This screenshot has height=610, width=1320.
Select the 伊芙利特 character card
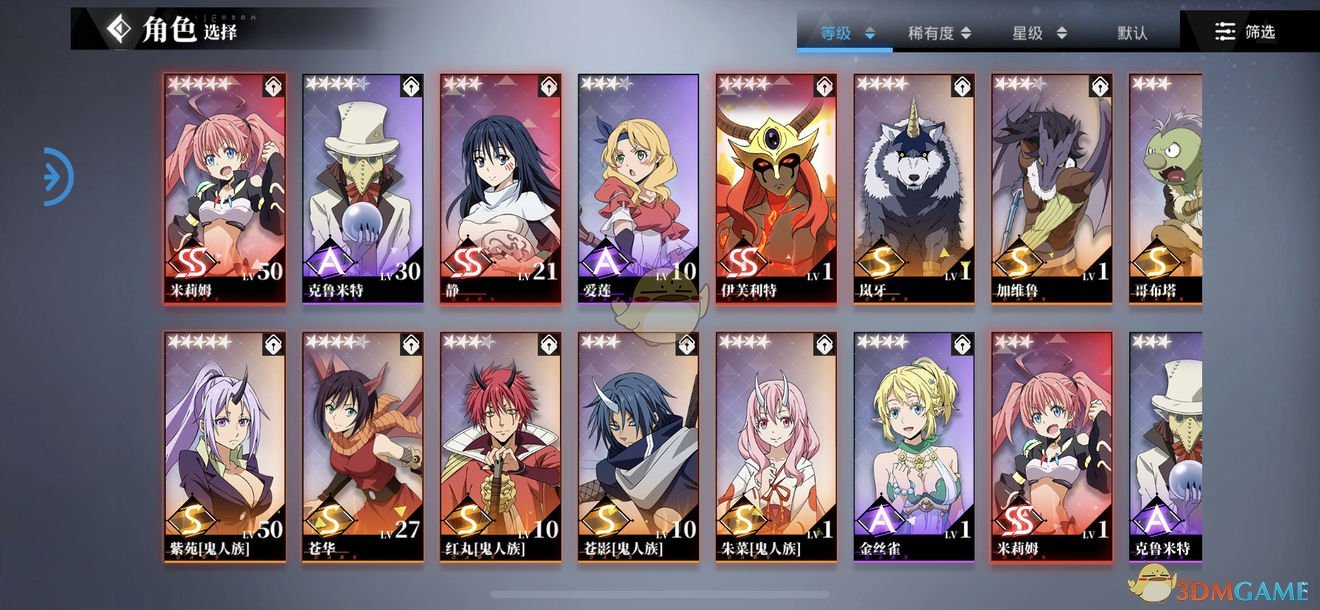(x=777, y=187)
